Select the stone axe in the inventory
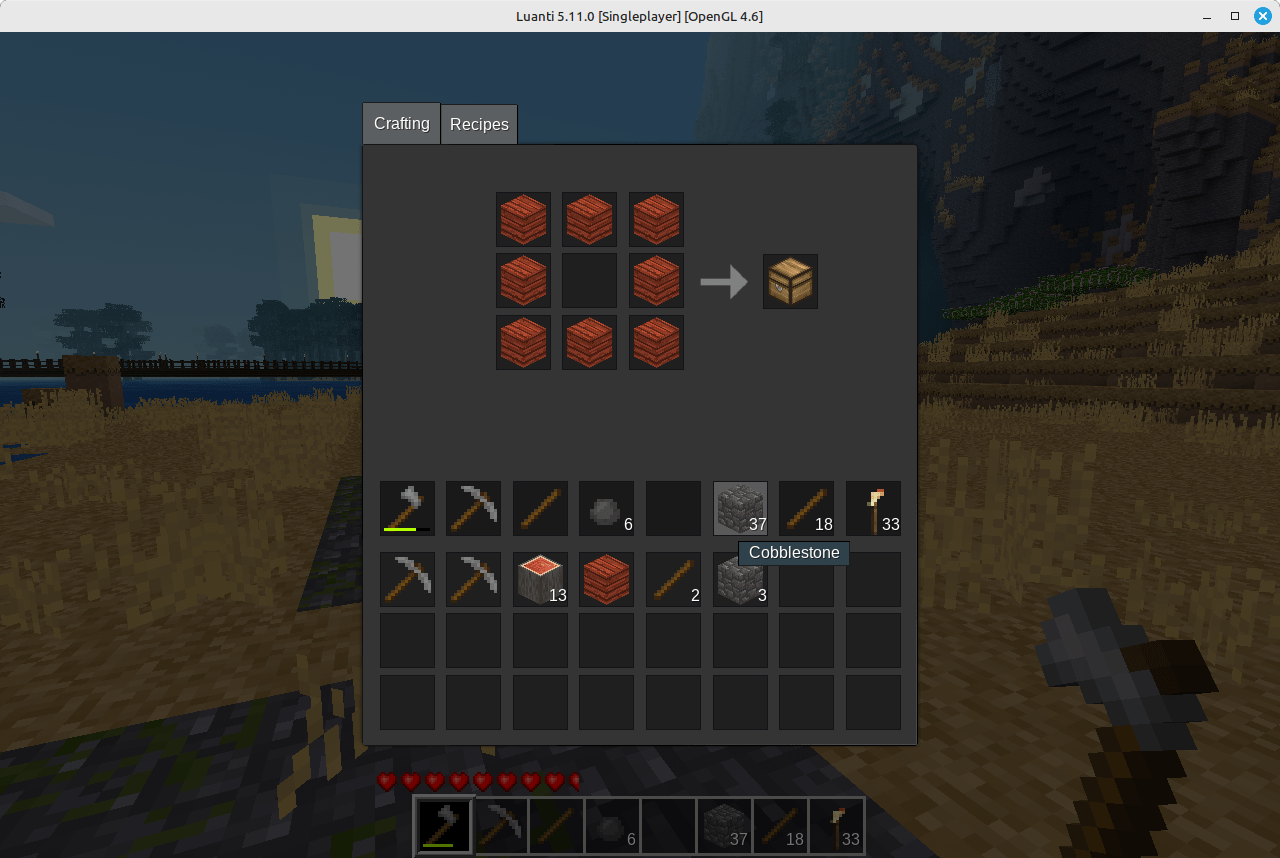The width and height of the screenshot is (1280, 858). pyautogui.click(x=407, y=508)
